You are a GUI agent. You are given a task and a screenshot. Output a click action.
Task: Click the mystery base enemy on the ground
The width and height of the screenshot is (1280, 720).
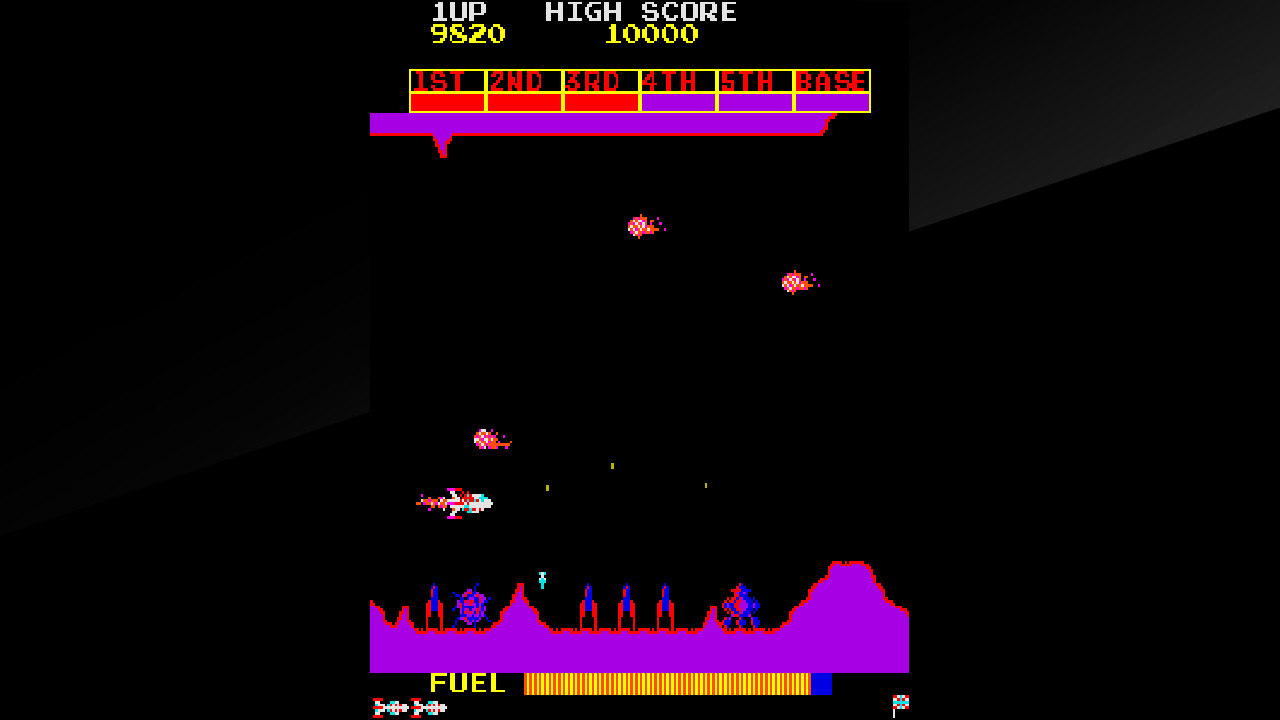pyautogui.click(x=742, y=602)
